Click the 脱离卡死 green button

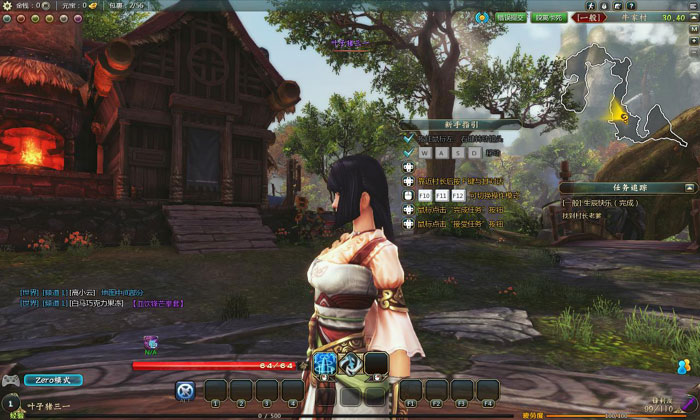coord(550,17)
